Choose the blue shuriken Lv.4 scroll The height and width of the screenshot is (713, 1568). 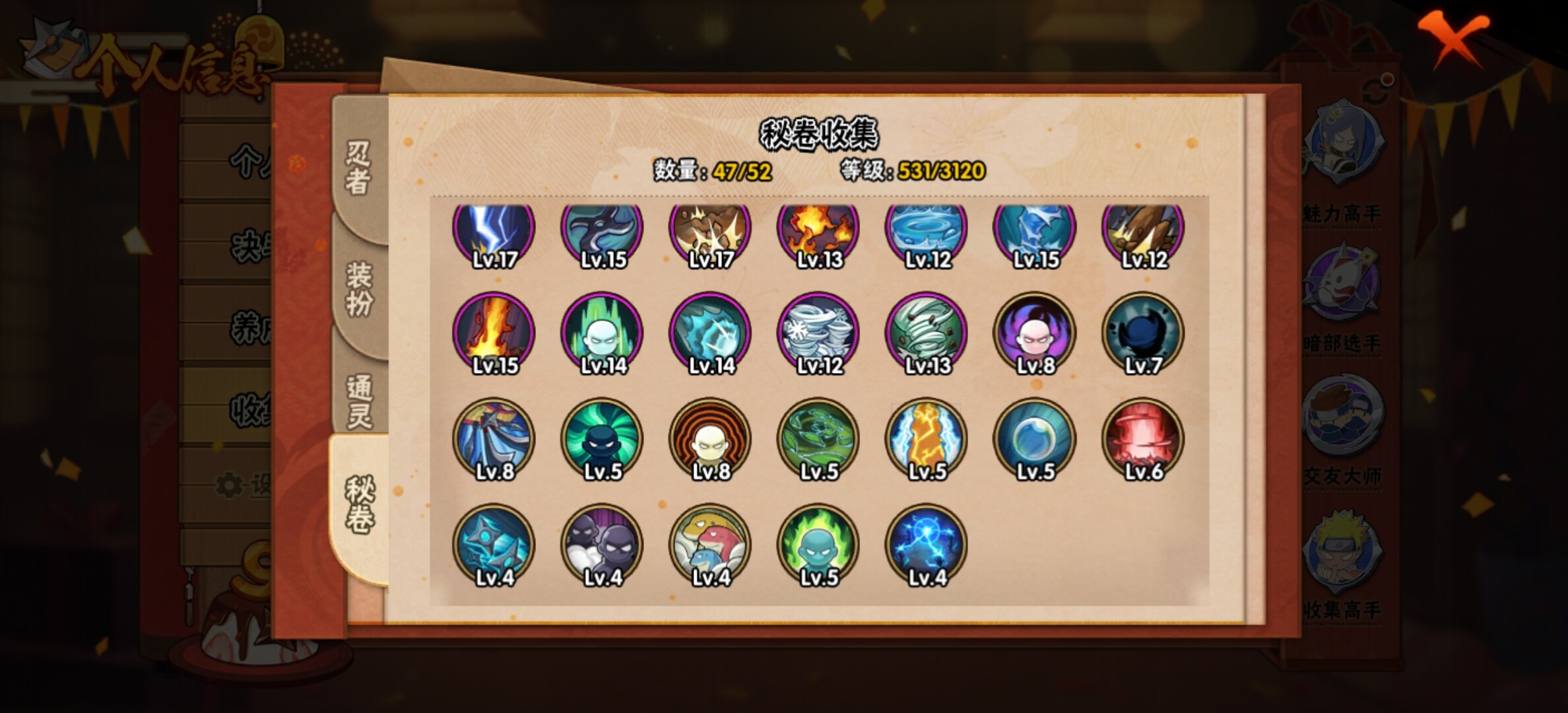pyautogui.click(x=494, y=545)
